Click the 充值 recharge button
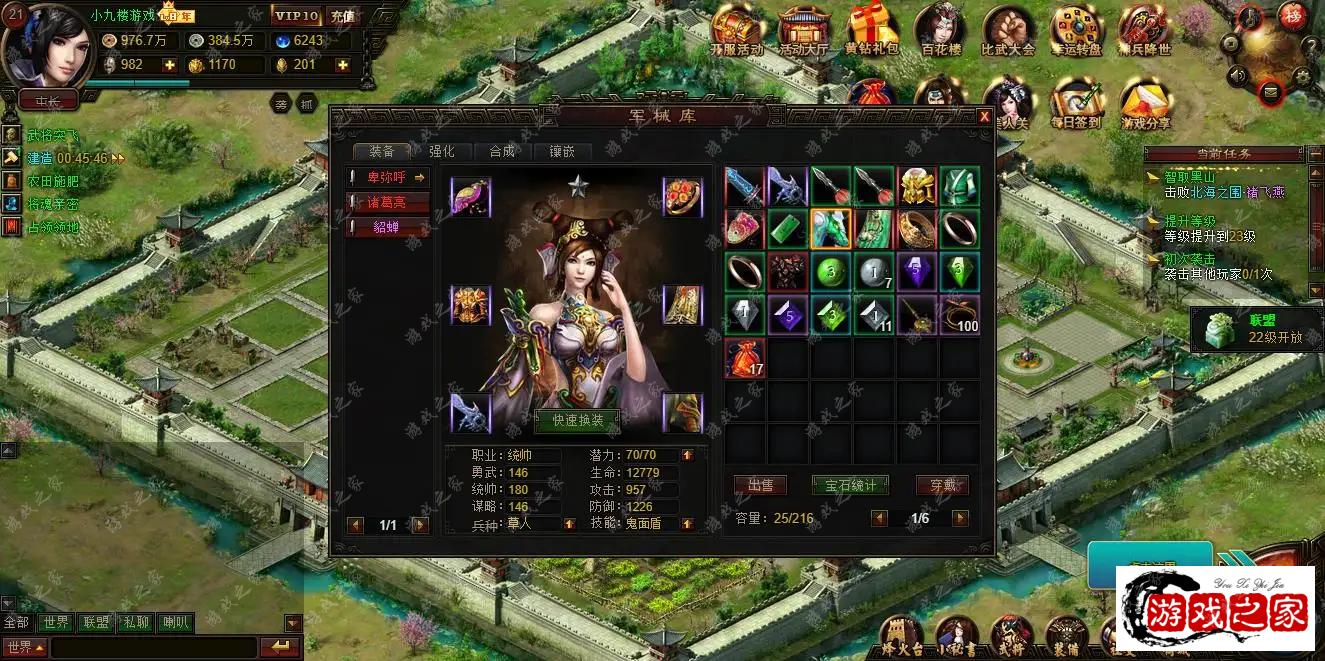 (x=342, y=16)
